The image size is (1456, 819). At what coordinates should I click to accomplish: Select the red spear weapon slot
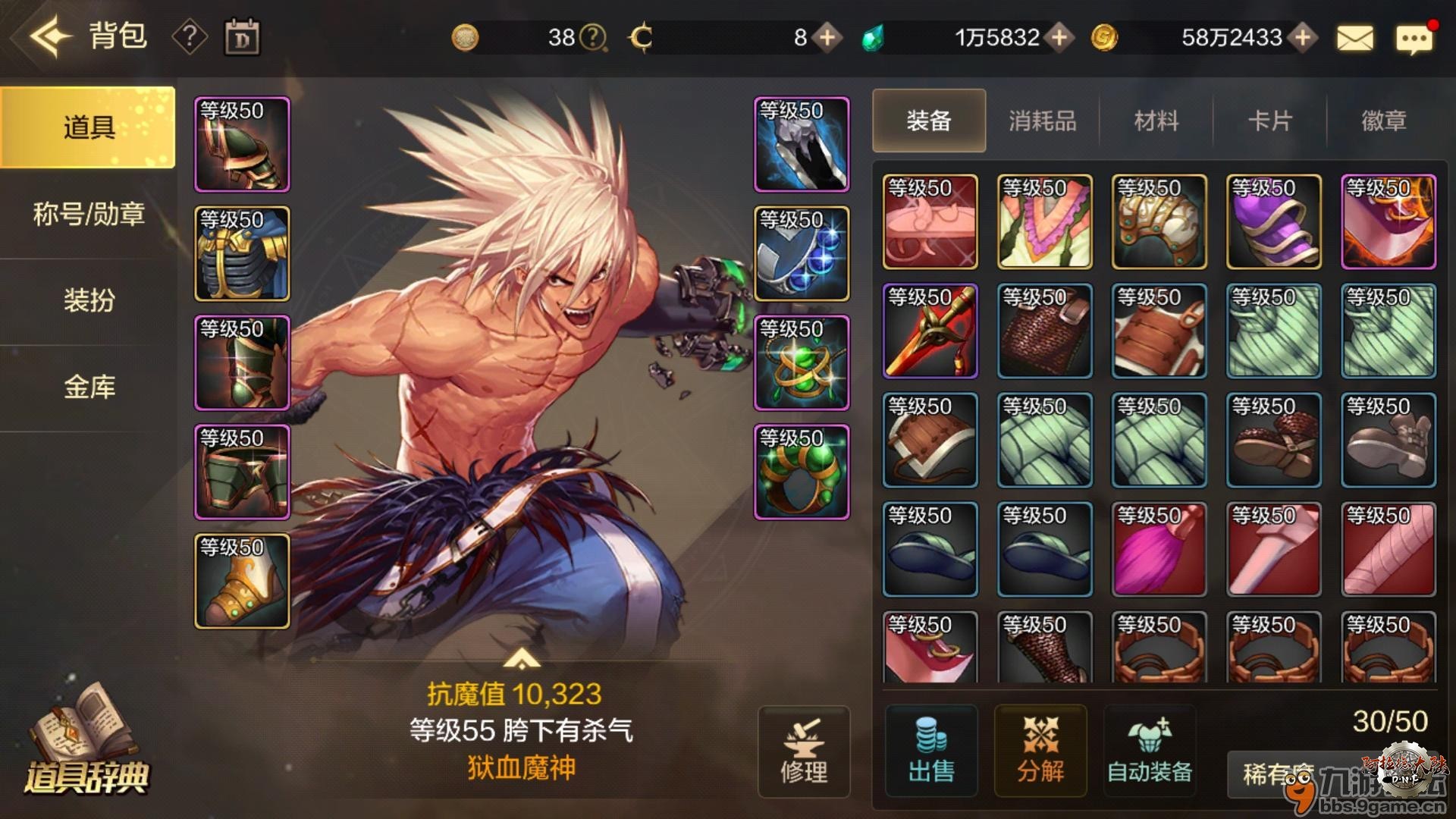click(930, 331)
